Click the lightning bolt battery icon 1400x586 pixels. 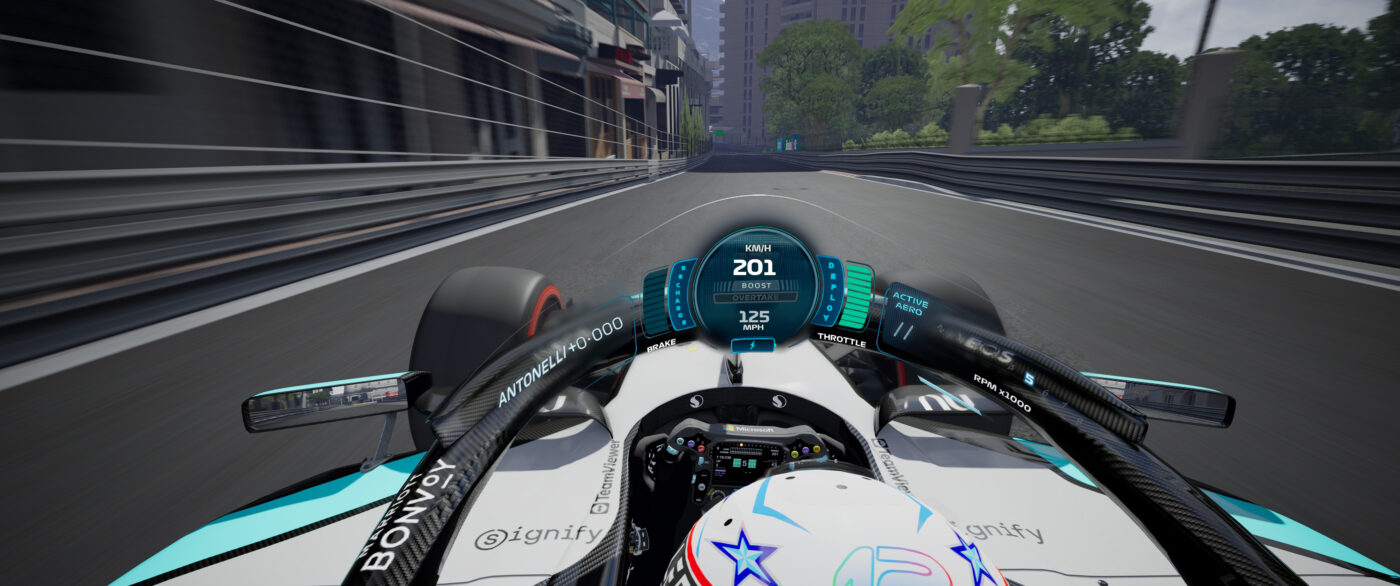click(753, 345)
